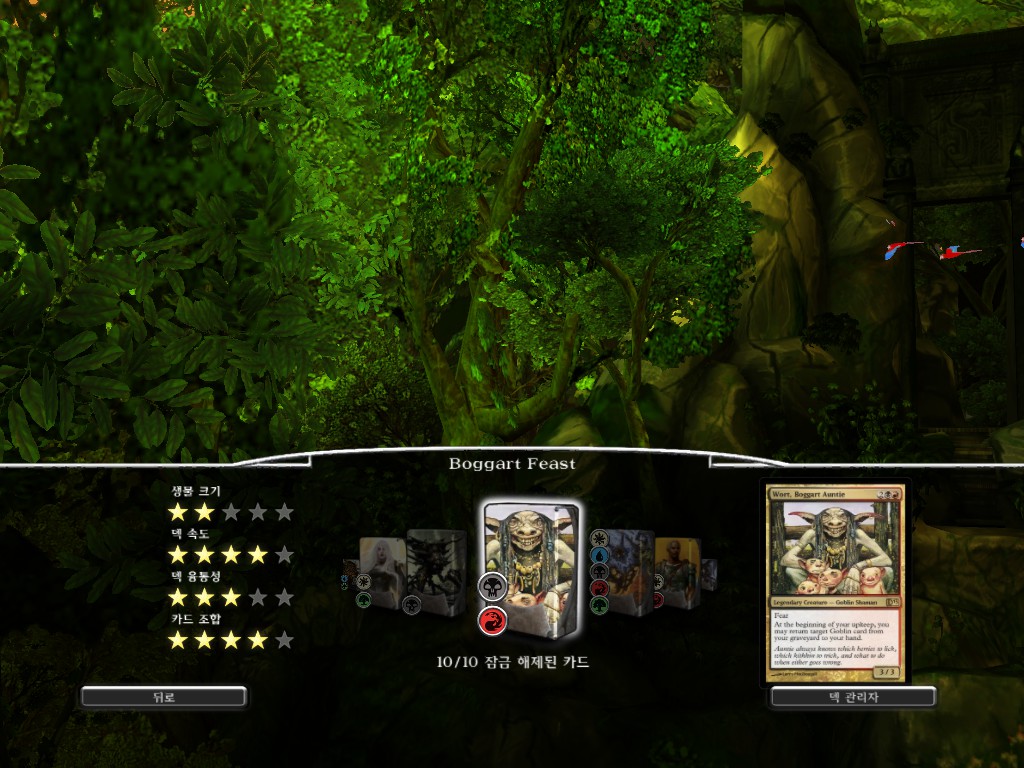Open the 덱 관리자 deck manager
The width and height of the screenshot is (1024, 768).
pyautogui.click(x=853, y=697)
